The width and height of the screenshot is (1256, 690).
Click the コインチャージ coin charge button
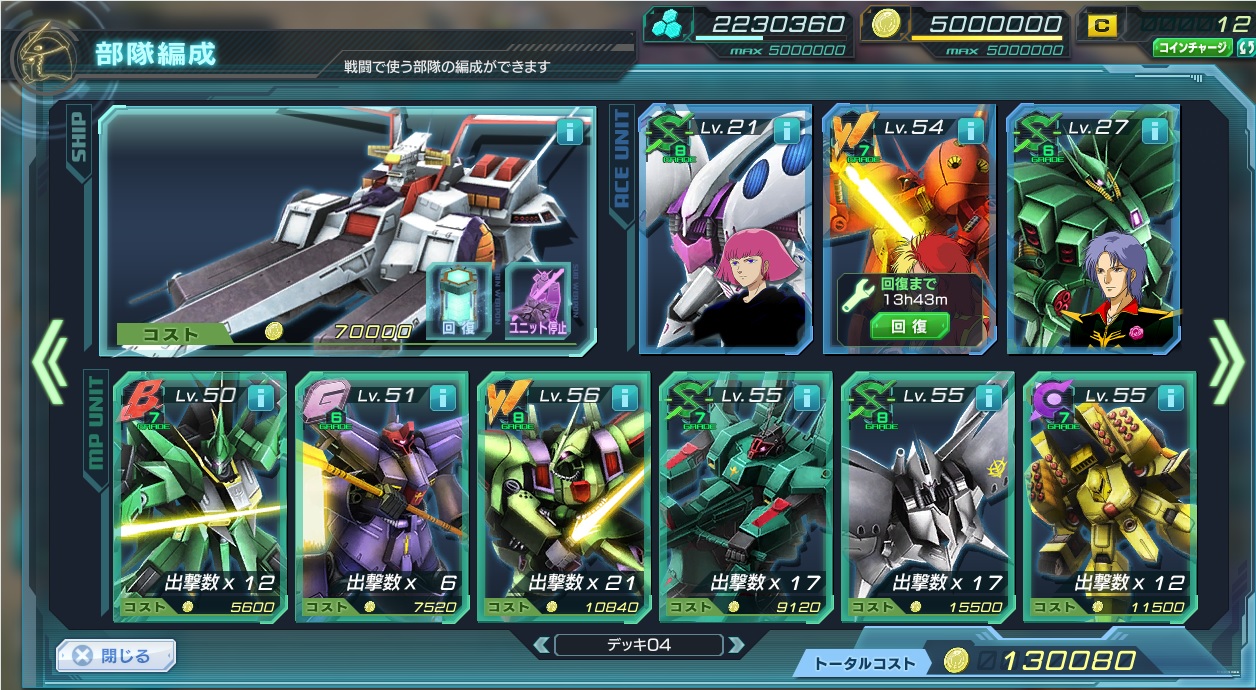coord(1191,48)
